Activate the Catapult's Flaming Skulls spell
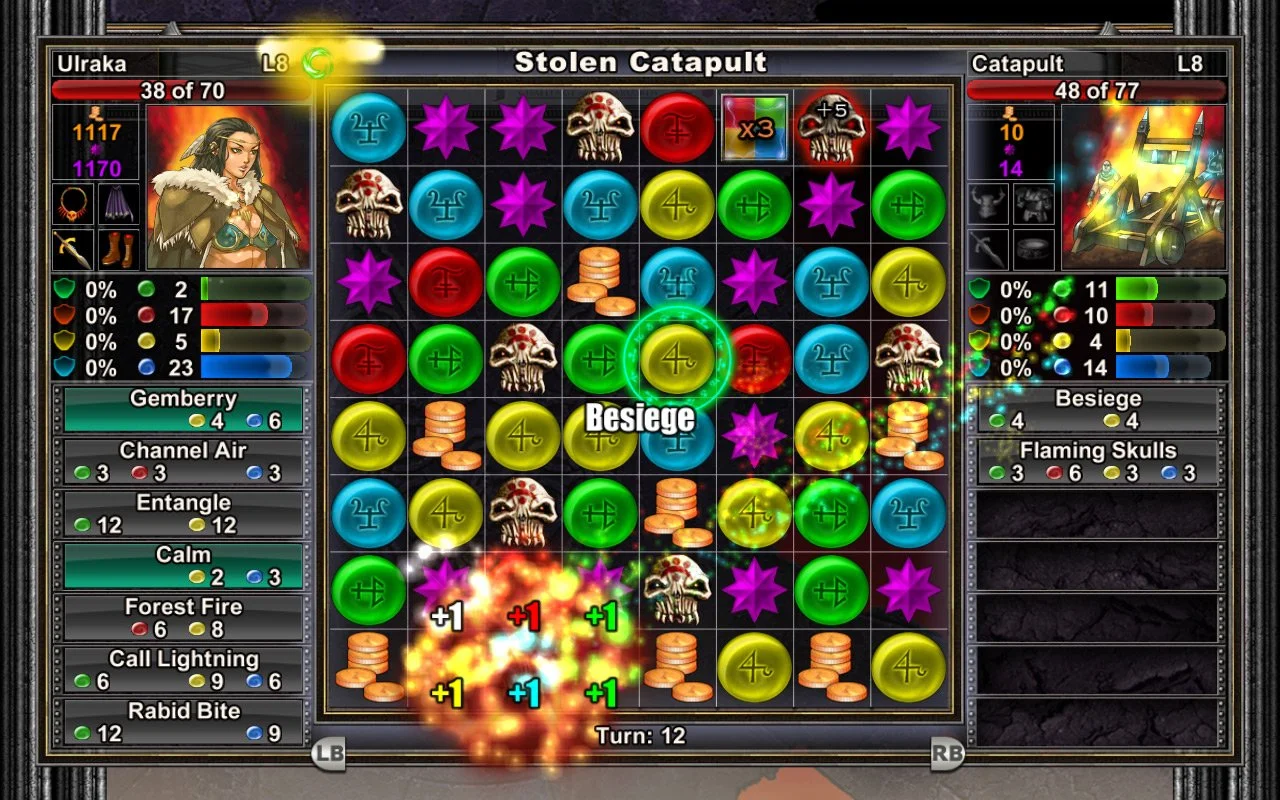 [x=1096, y=459]
